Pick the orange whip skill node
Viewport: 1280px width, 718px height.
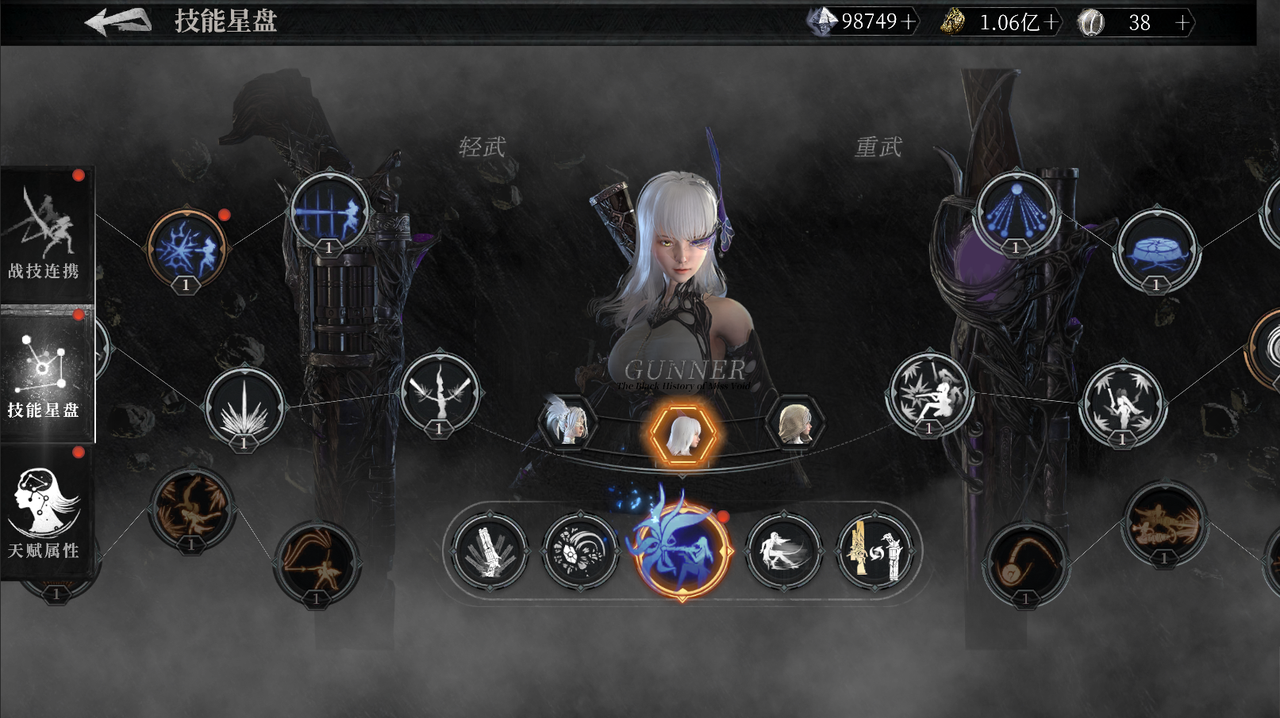coord(1025,563)
